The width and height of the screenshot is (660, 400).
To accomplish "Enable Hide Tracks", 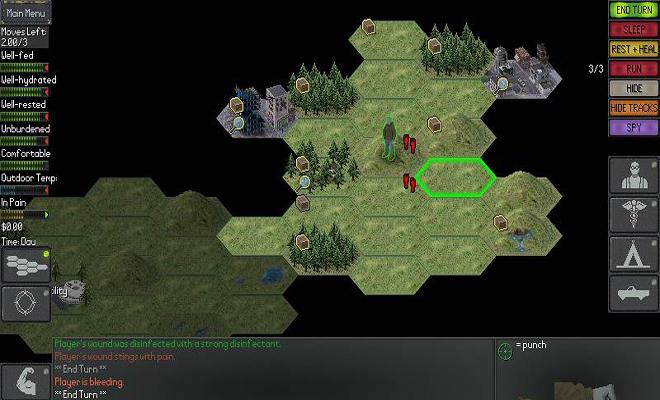I will 633,108.
